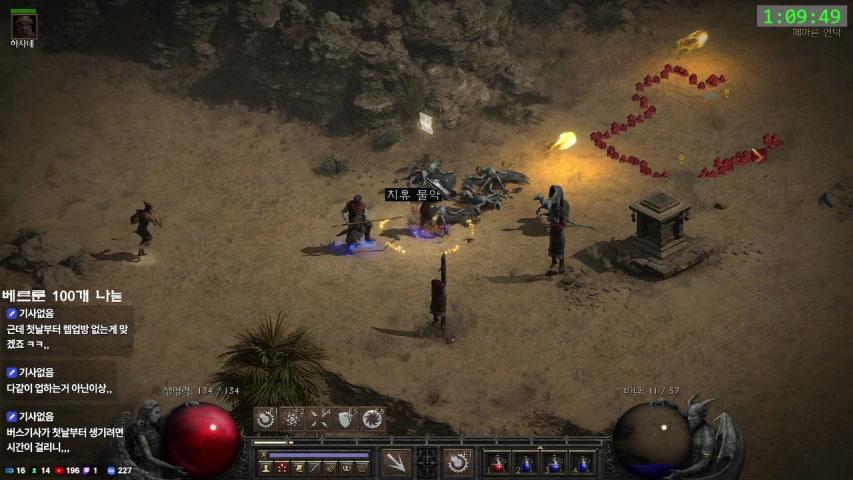Open the quest scroll button in mini menu

pyautogui.click(x=297, y=467)
